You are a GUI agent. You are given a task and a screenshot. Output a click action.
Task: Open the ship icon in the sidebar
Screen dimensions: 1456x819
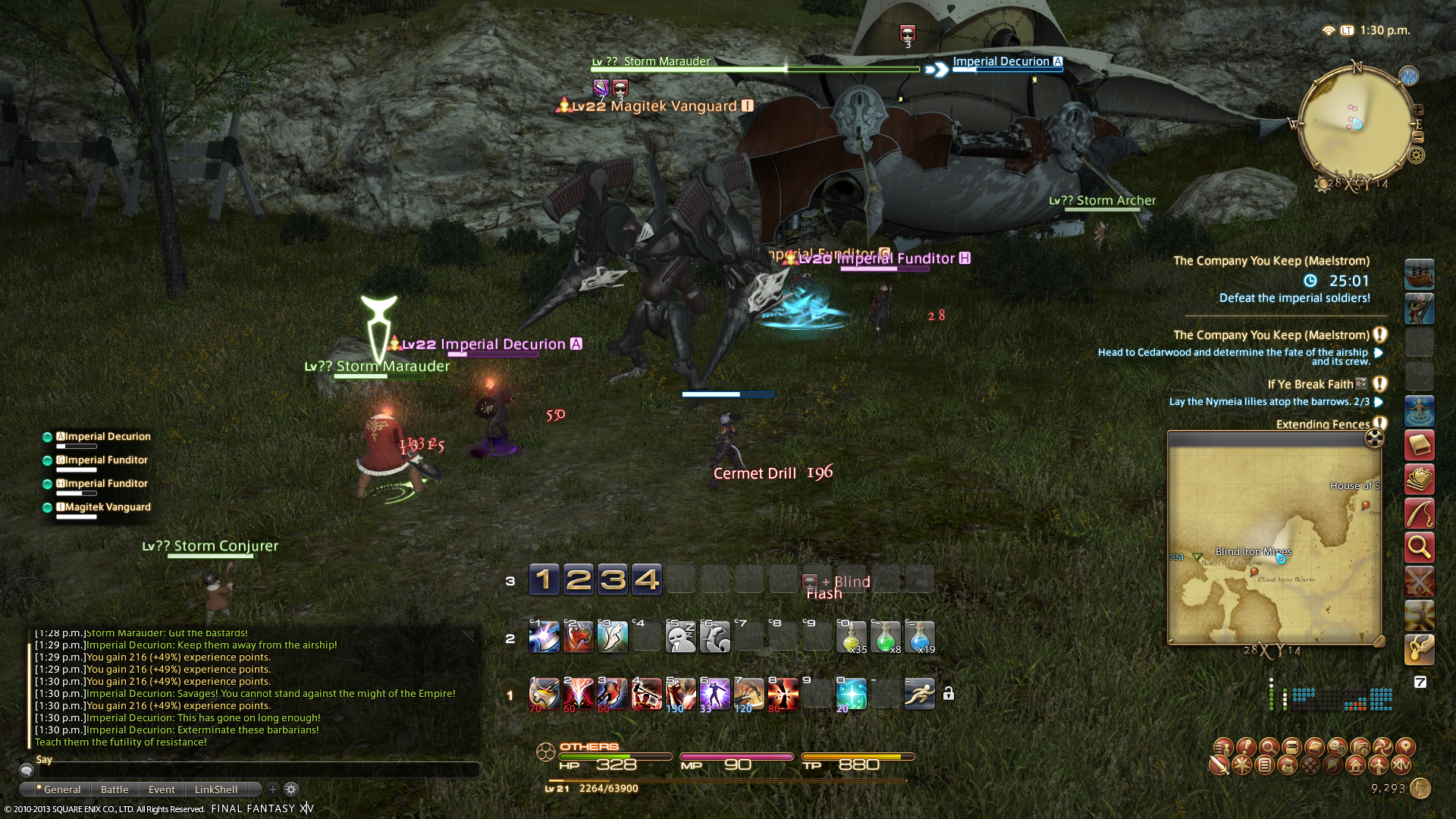point(1419,275)
